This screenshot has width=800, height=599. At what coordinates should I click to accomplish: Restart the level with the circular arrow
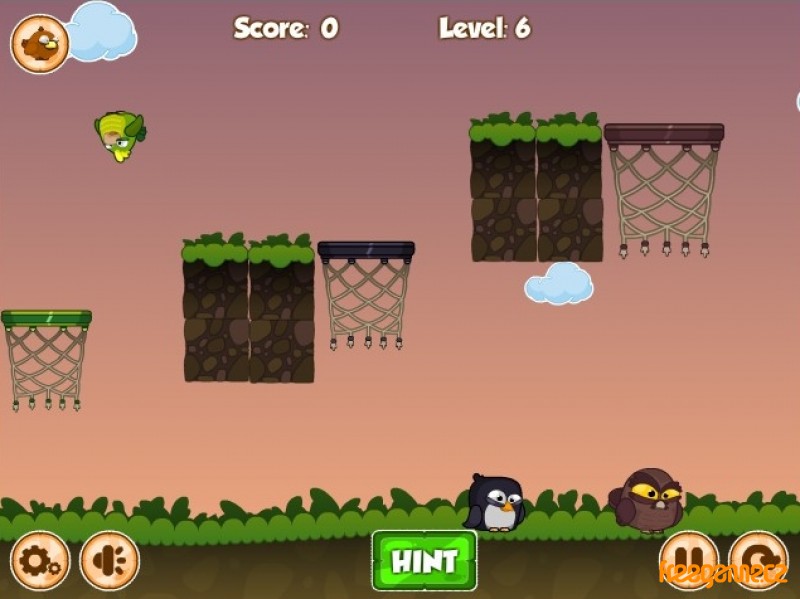[x=758, y=560]
